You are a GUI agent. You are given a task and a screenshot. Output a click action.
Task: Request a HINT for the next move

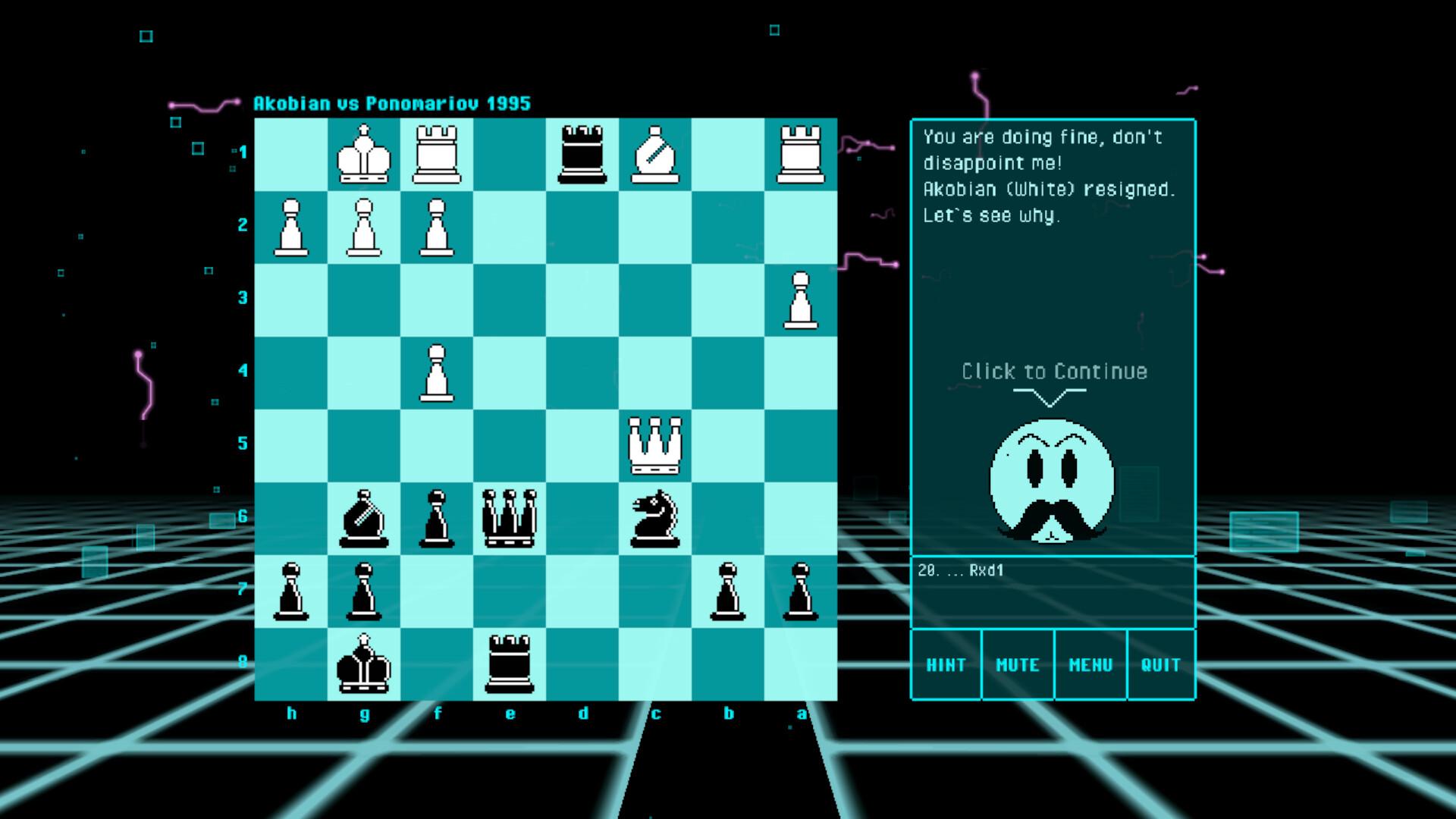pos(946,664)
